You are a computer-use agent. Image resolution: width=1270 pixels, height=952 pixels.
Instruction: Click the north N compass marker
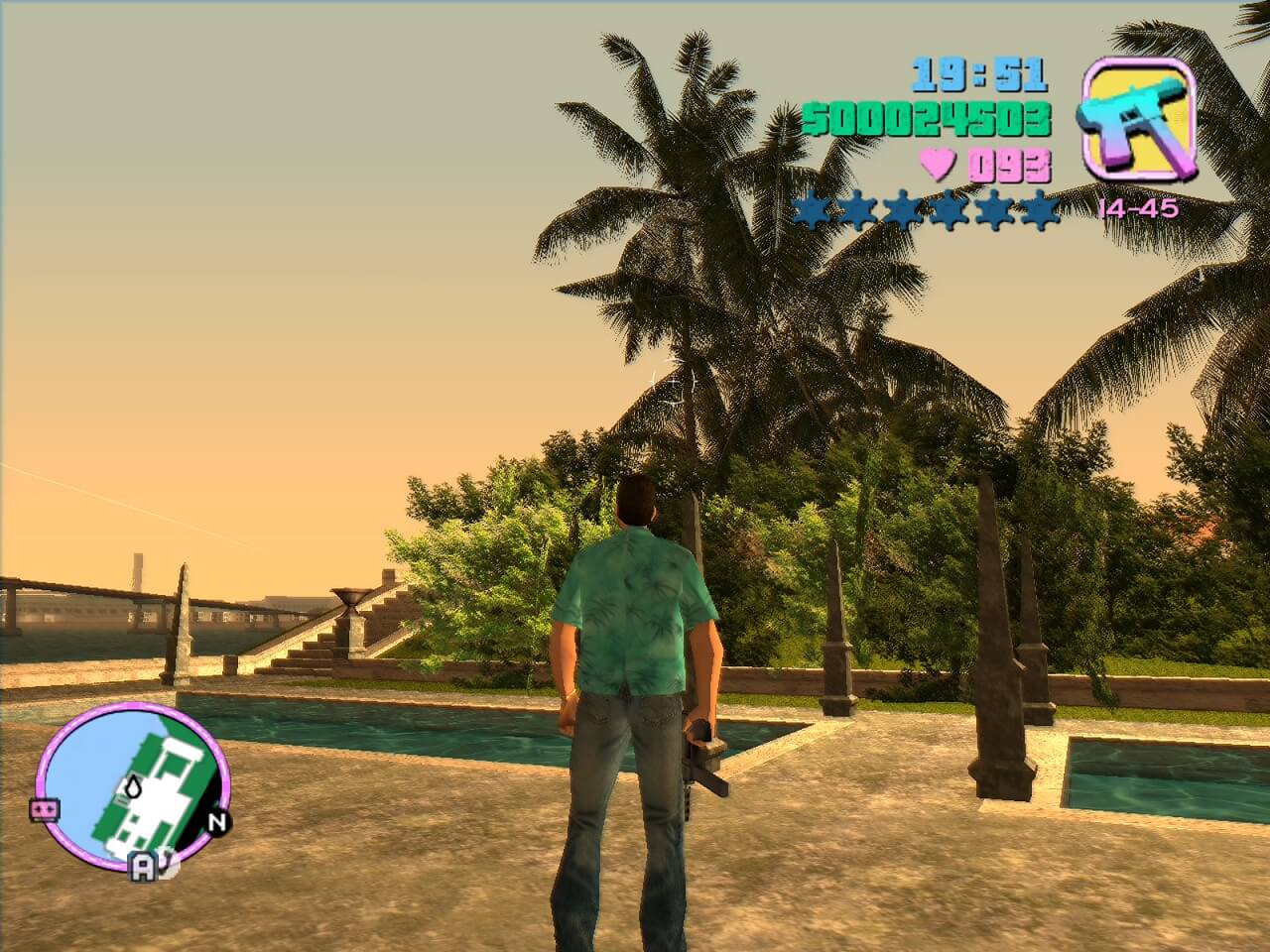(x=217, y=821)
